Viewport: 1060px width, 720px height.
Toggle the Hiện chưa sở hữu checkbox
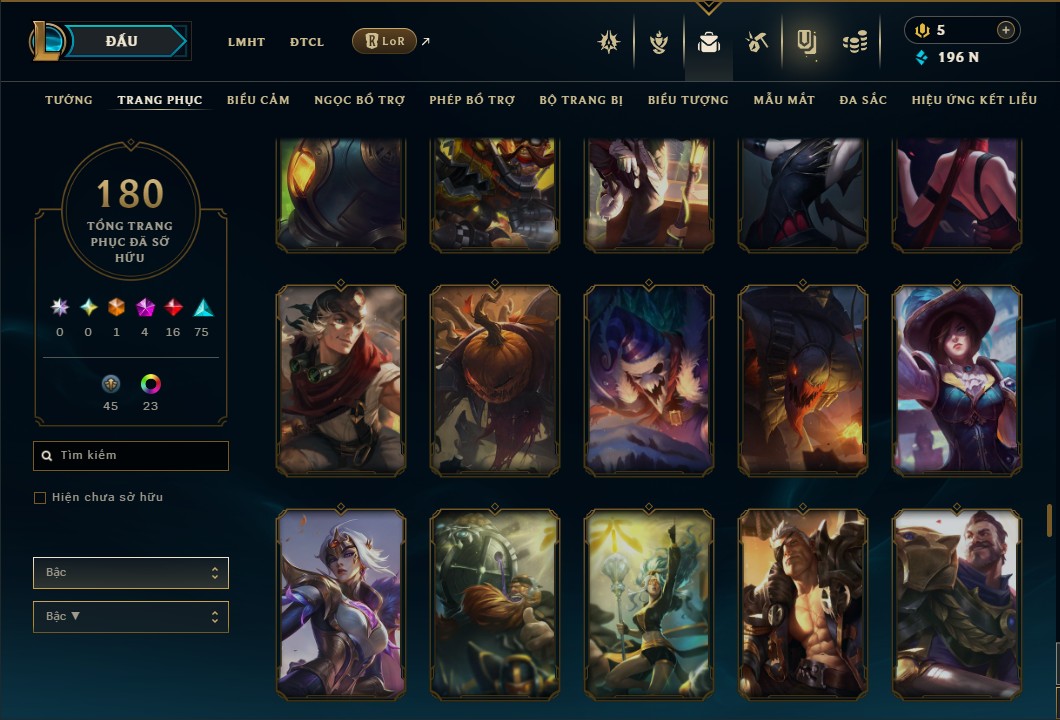click(x=40, y=498)
